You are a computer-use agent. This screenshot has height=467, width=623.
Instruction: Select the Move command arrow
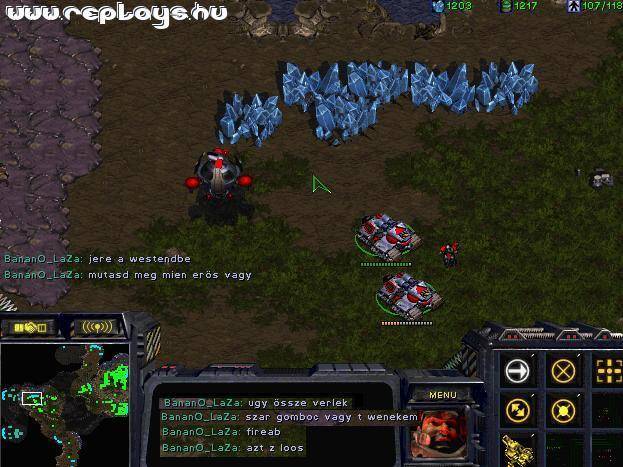click(x=518, y=370)
